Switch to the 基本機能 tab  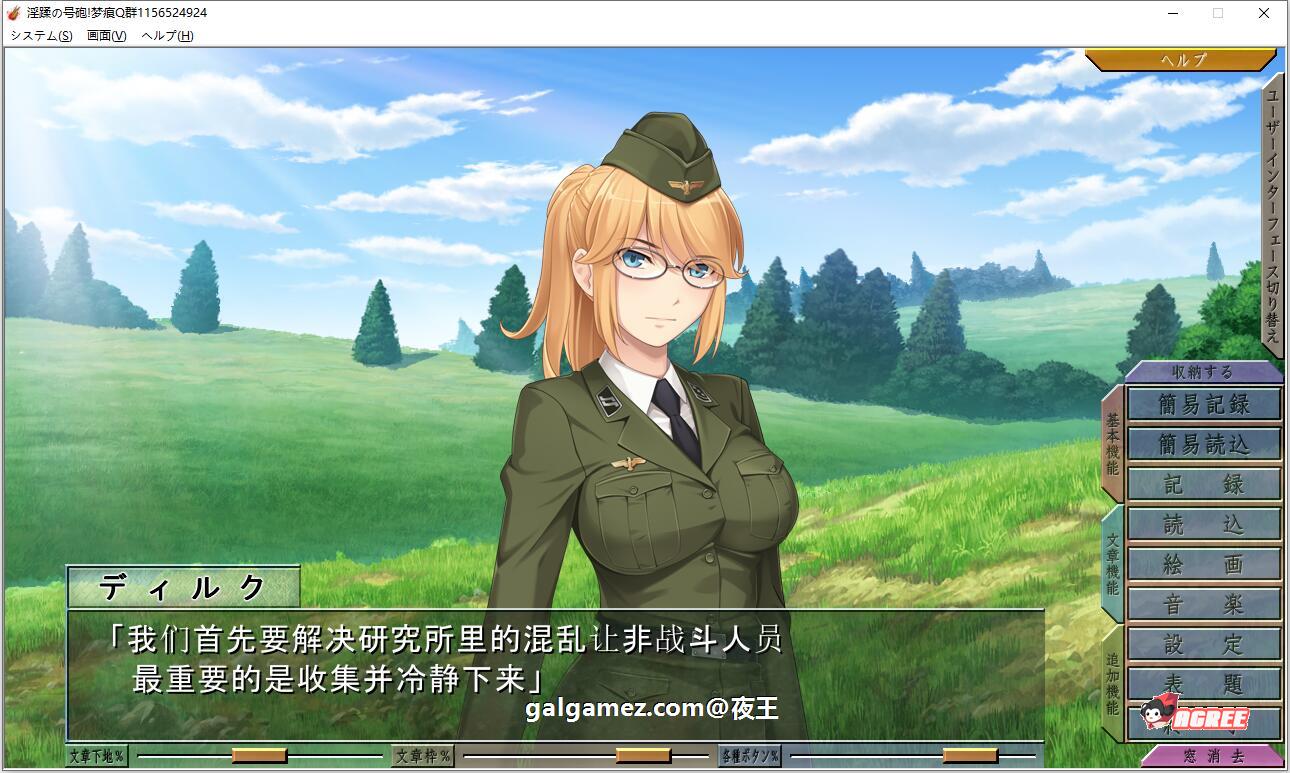click(x=1113, y=440)
